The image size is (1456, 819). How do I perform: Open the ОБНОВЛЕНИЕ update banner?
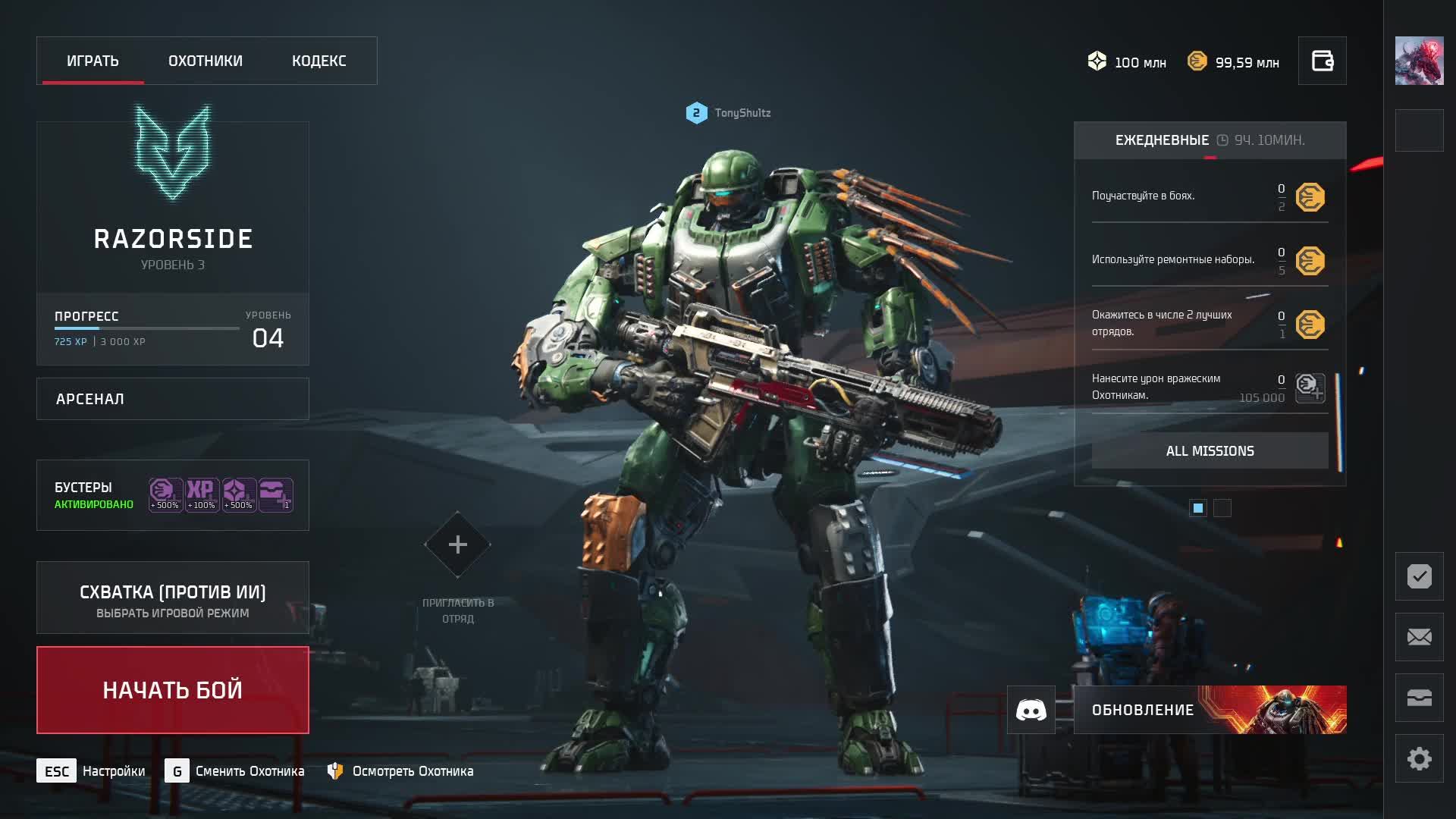click(x=1210, y=710)
